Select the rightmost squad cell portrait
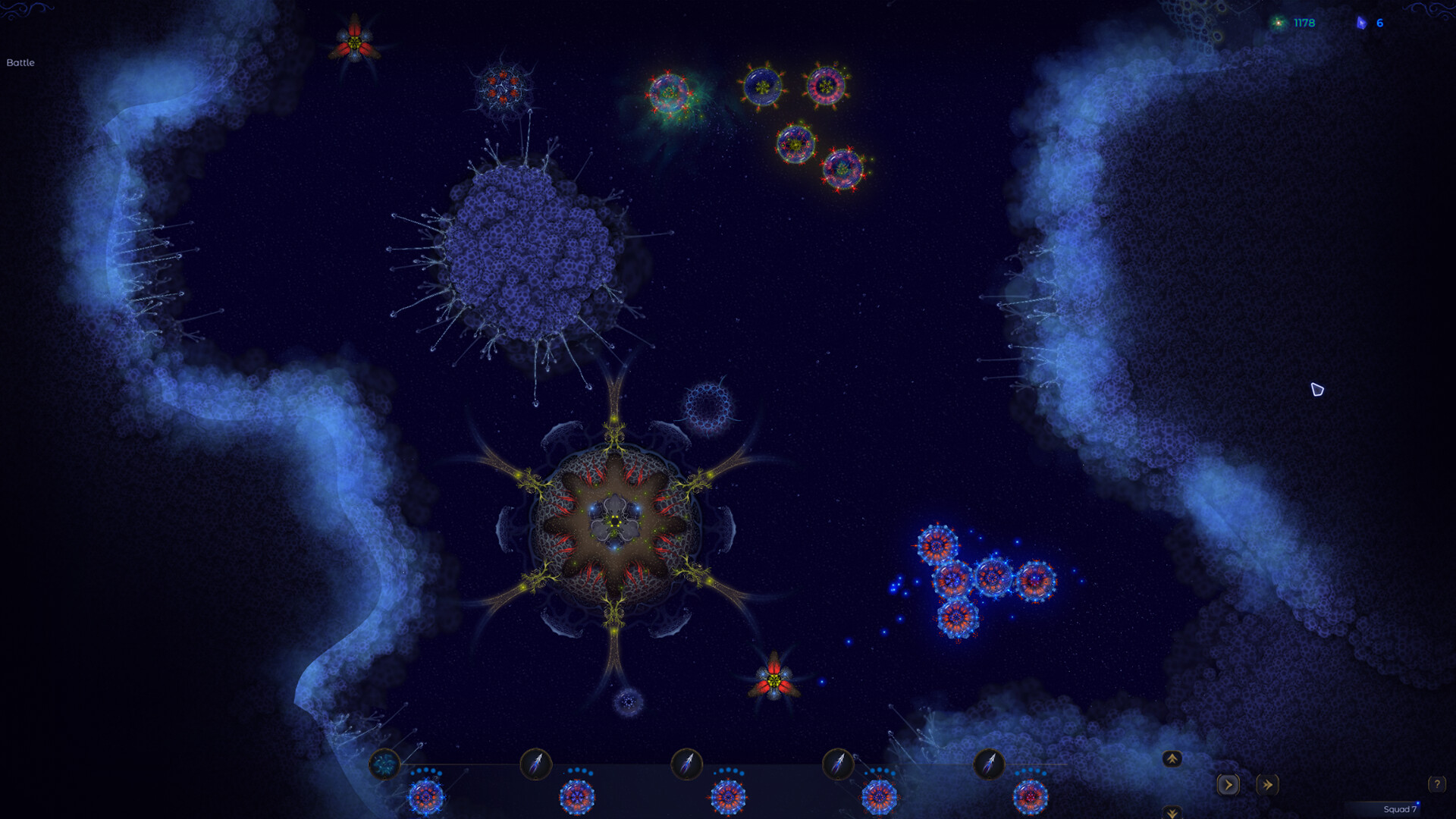This screenshot has width=1456, height=819. [x=1030, y=797]
